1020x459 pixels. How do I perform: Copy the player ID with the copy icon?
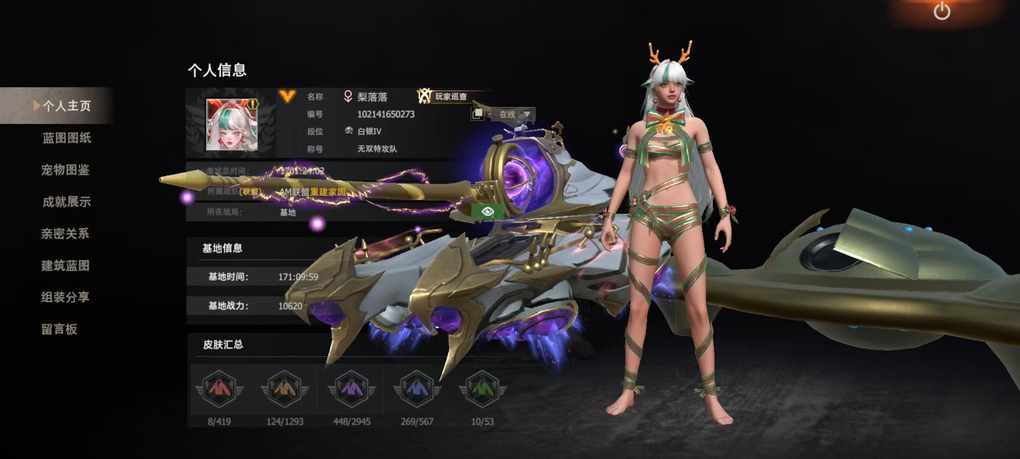pos(478,114)
